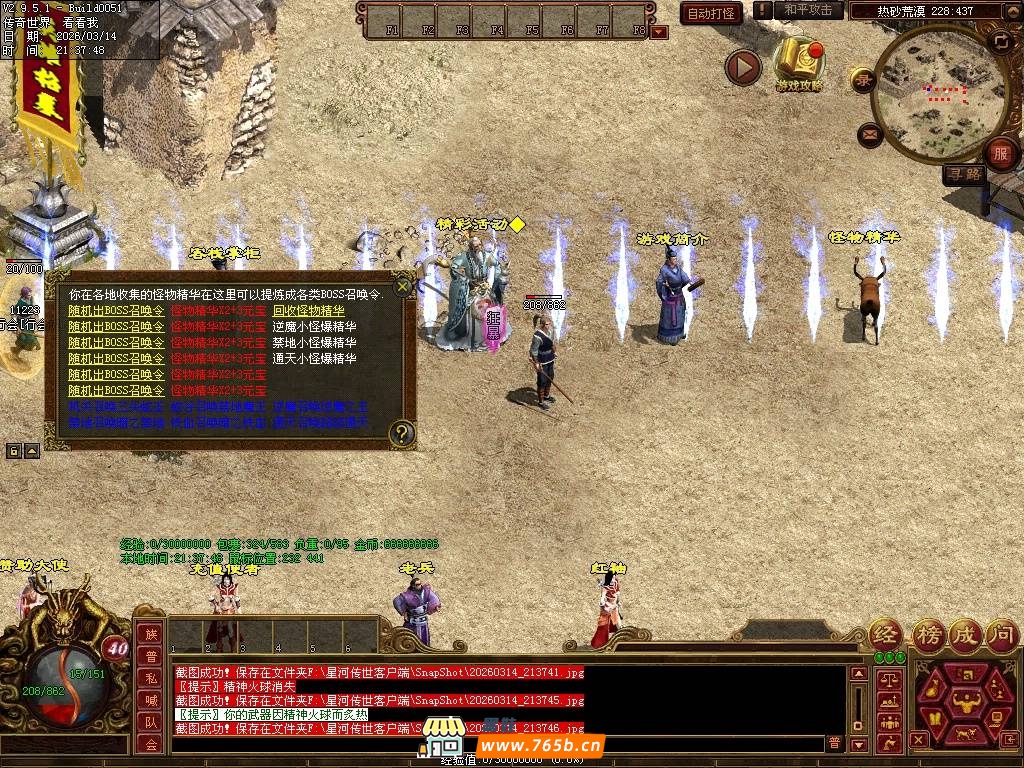
Task: Open the 榜 ranking button
Action: [x=929, y=634]
